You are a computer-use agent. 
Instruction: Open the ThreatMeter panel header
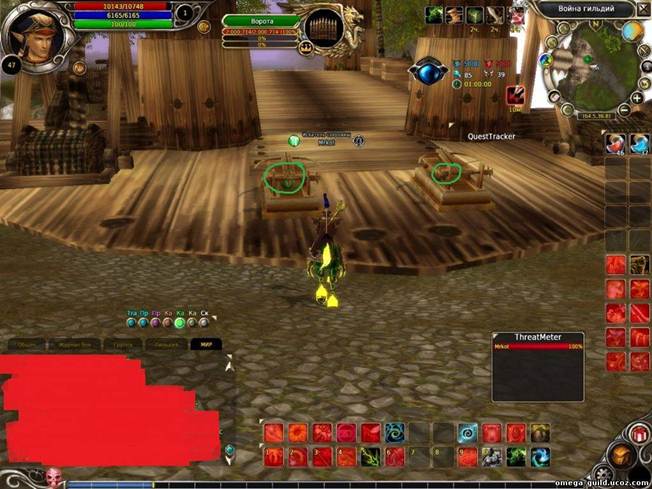pyautogui.click(x=537, y=338)
